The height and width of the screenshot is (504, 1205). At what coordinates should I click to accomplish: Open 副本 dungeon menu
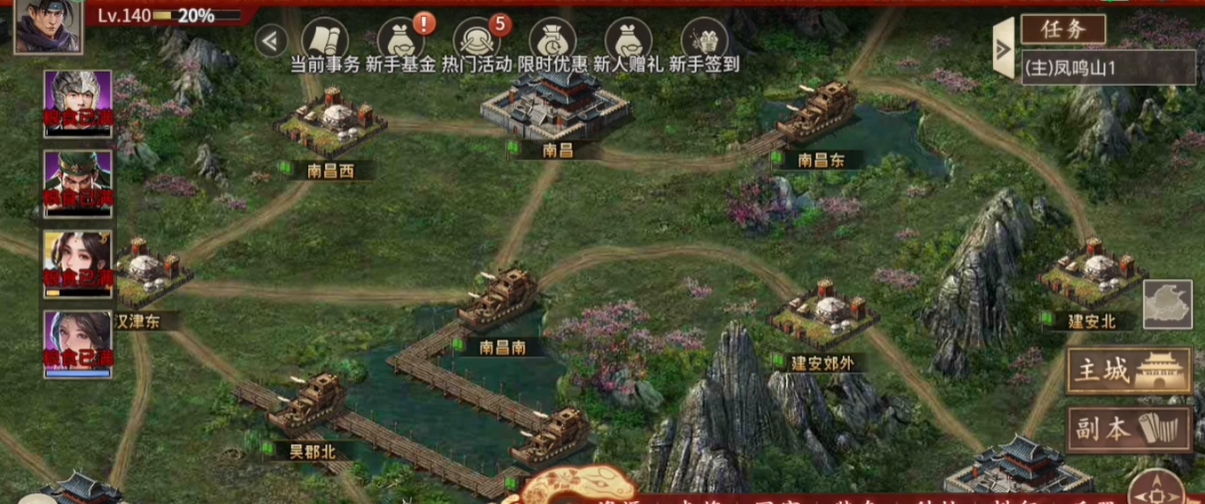1129,428
